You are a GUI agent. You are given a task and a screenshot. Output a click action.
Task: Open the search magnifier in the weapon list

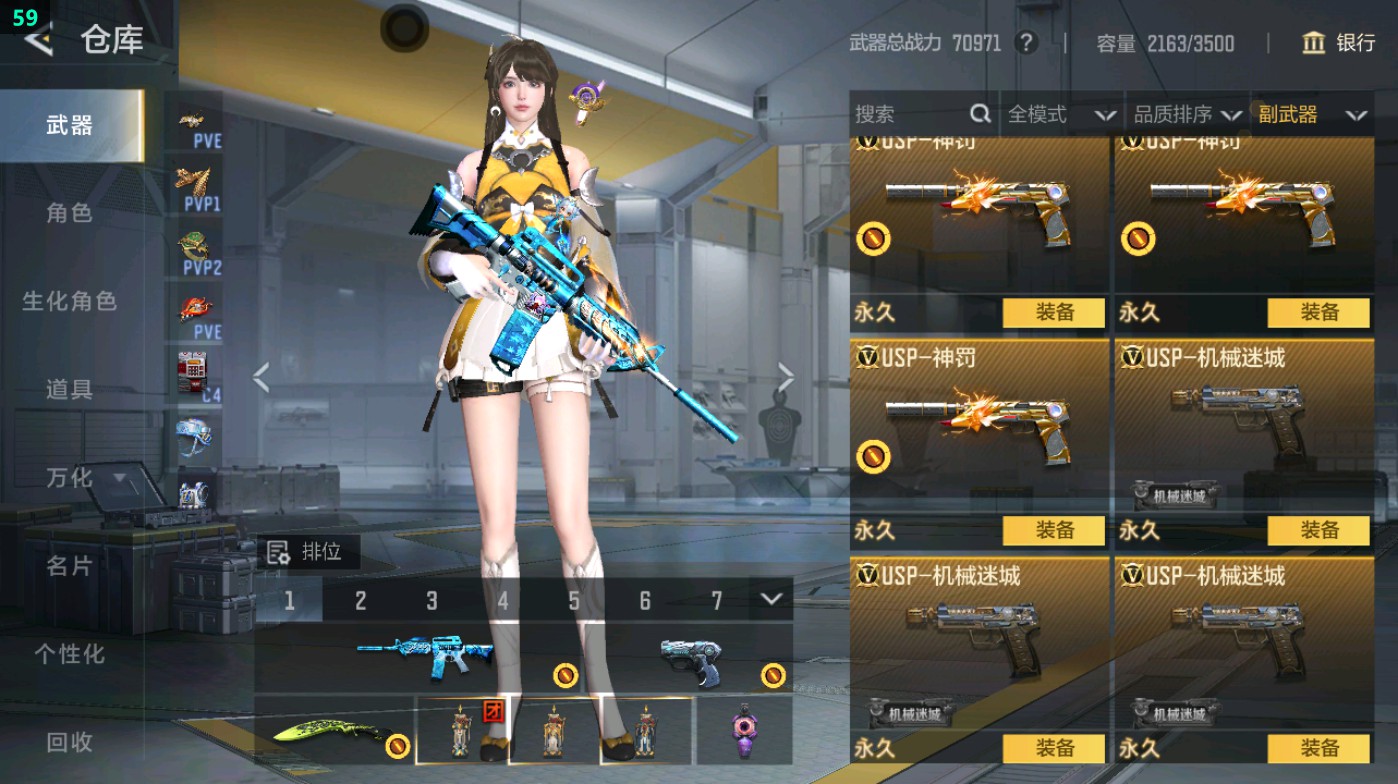pyautogui.click(x=978, y=114)
